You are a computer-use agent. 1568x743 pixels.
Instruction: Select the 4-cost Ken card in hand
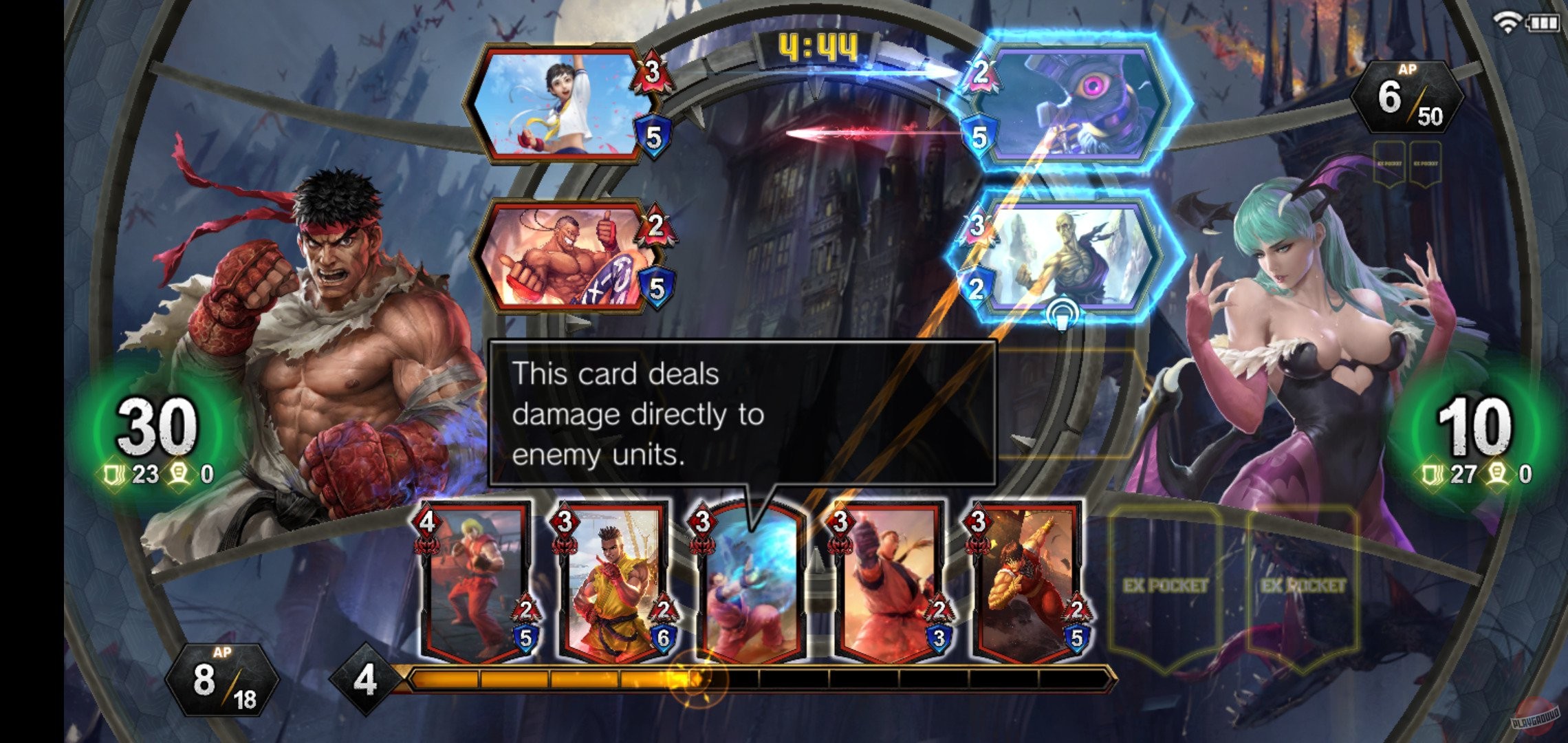tap(475, 585)
